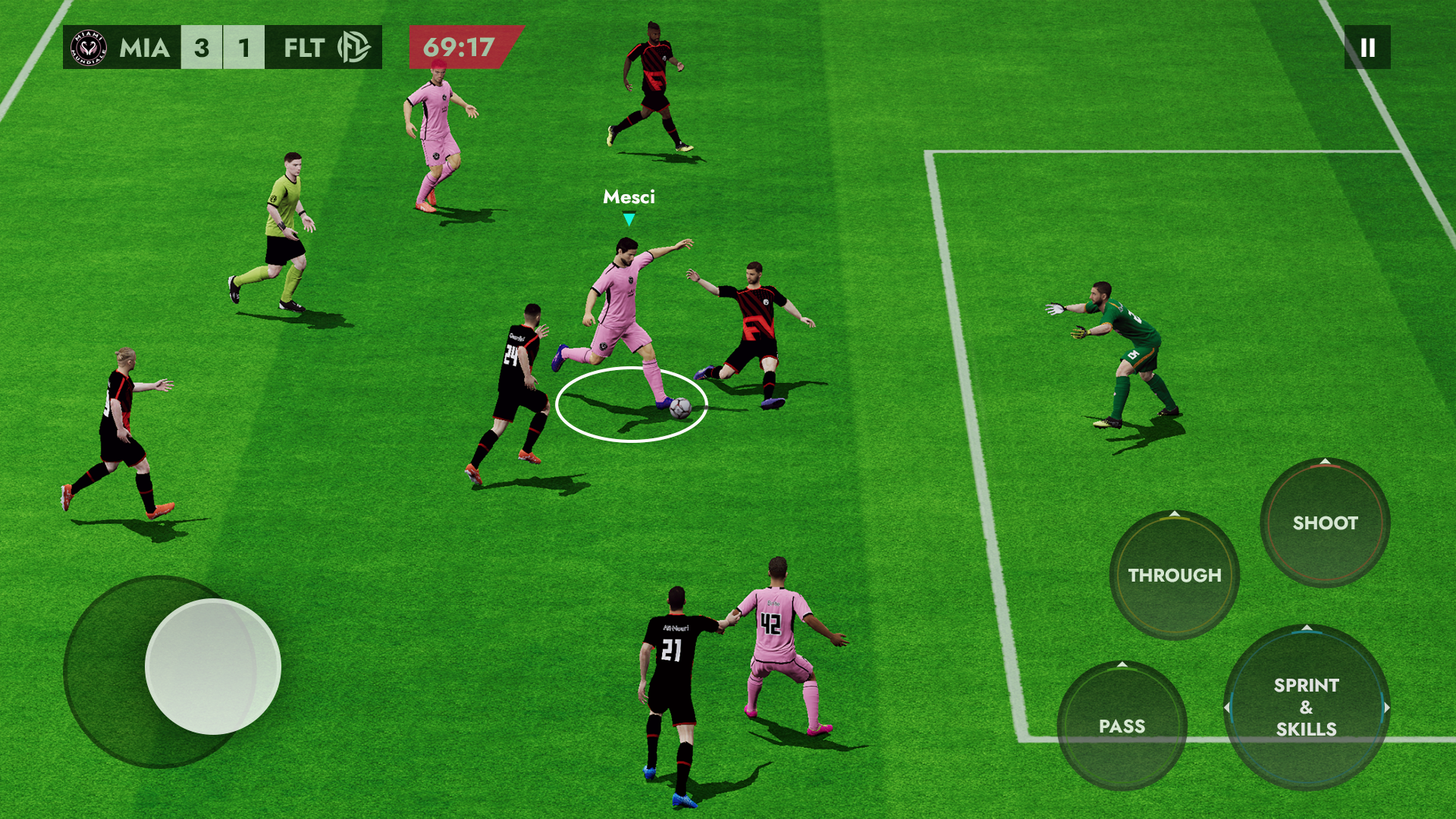Click the FLT team logo emblem
Viewport: 1456px width, 819px height.
[353, 47]
